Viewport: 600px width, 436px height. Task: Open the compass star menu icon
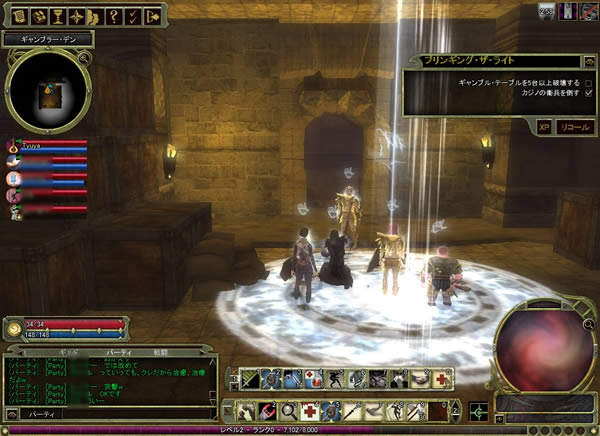(76, 16)
